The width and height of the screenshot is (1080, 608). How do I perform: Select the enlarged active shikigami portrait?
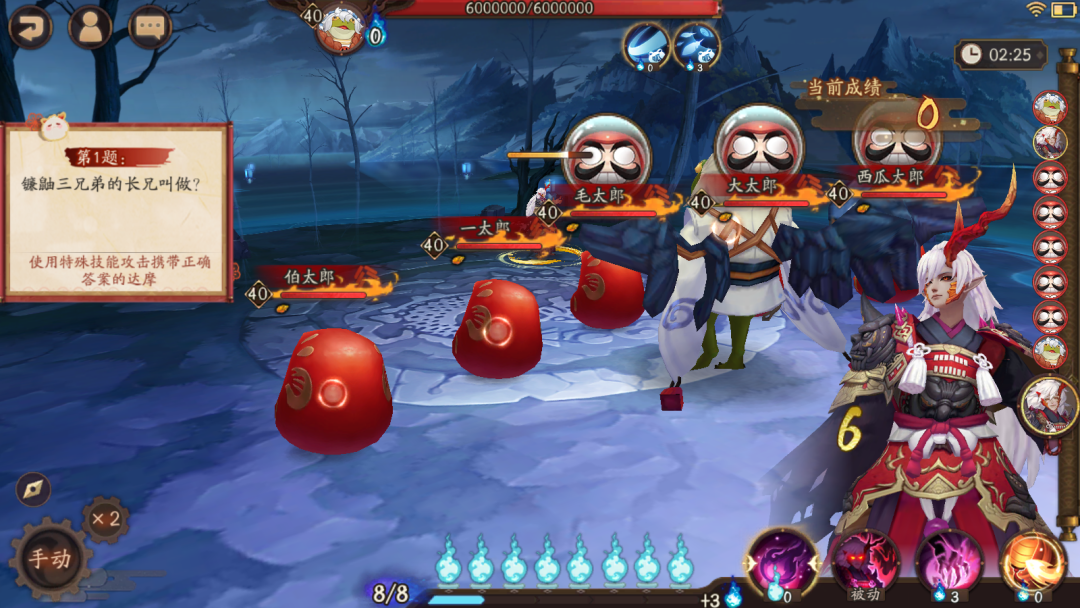[1050, 405]
